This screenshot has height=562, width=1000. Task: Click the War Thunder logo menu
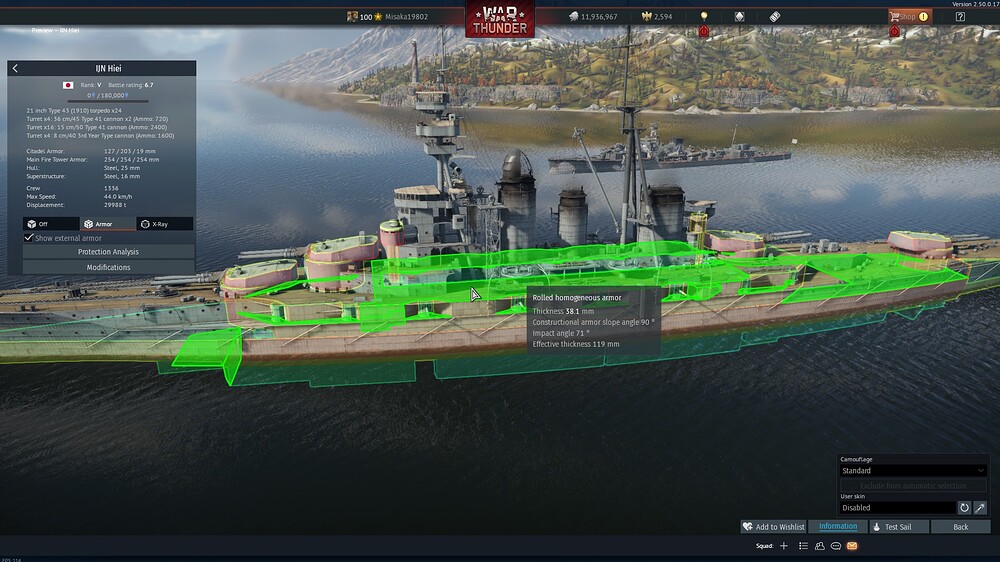tap(499, 19)
